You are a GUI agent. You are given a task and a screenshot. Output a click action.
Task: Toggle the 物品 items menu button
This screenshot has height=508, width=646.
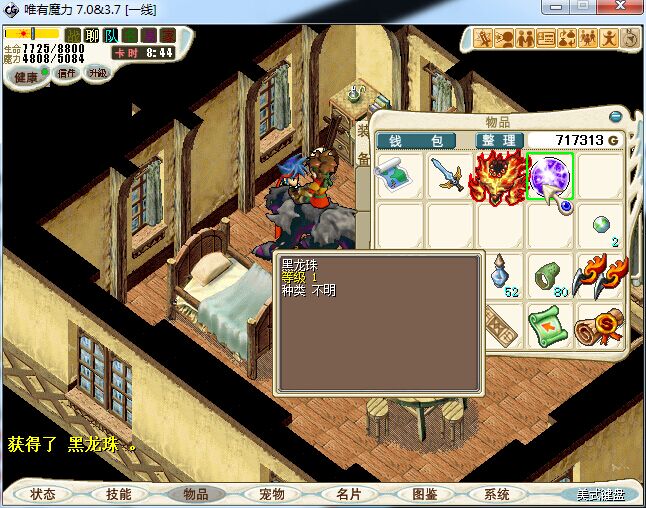tap(195, 494)
